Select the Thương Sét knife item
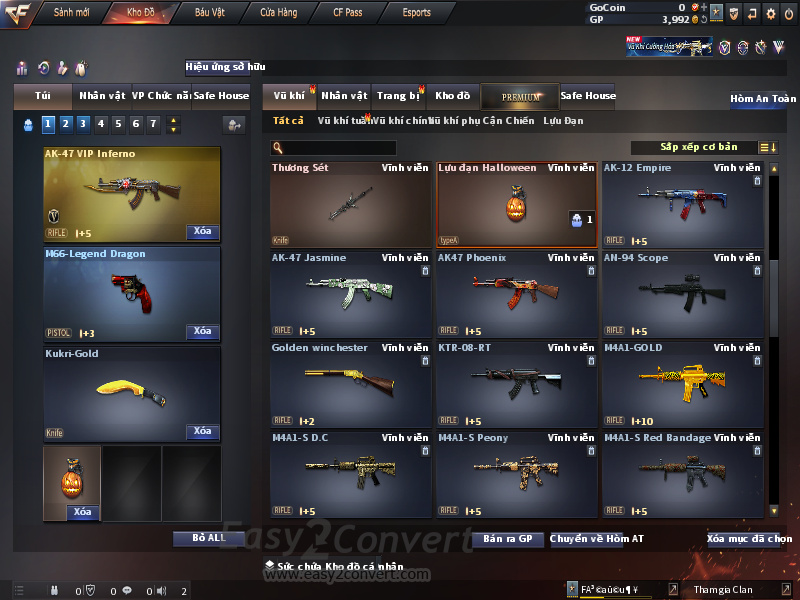The height and width of the screenshot is (600, 800). tap(351, 205)
